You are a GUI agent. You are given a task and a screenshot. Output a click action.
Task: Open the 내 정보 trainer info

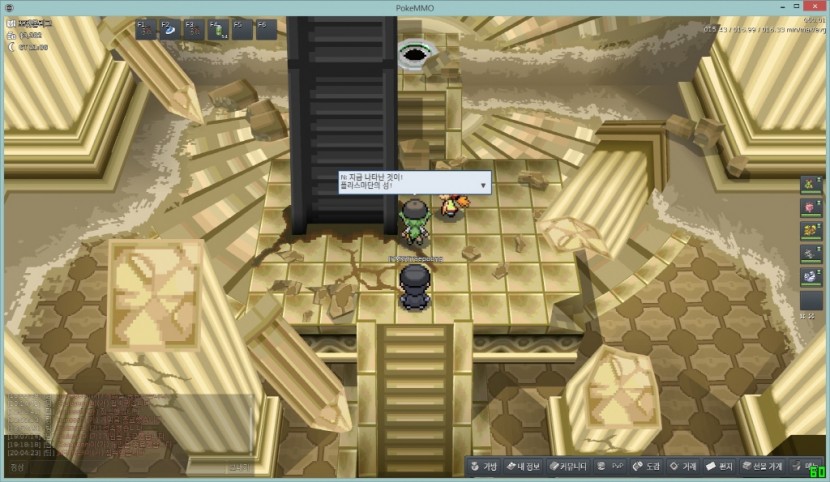(523, 466)
